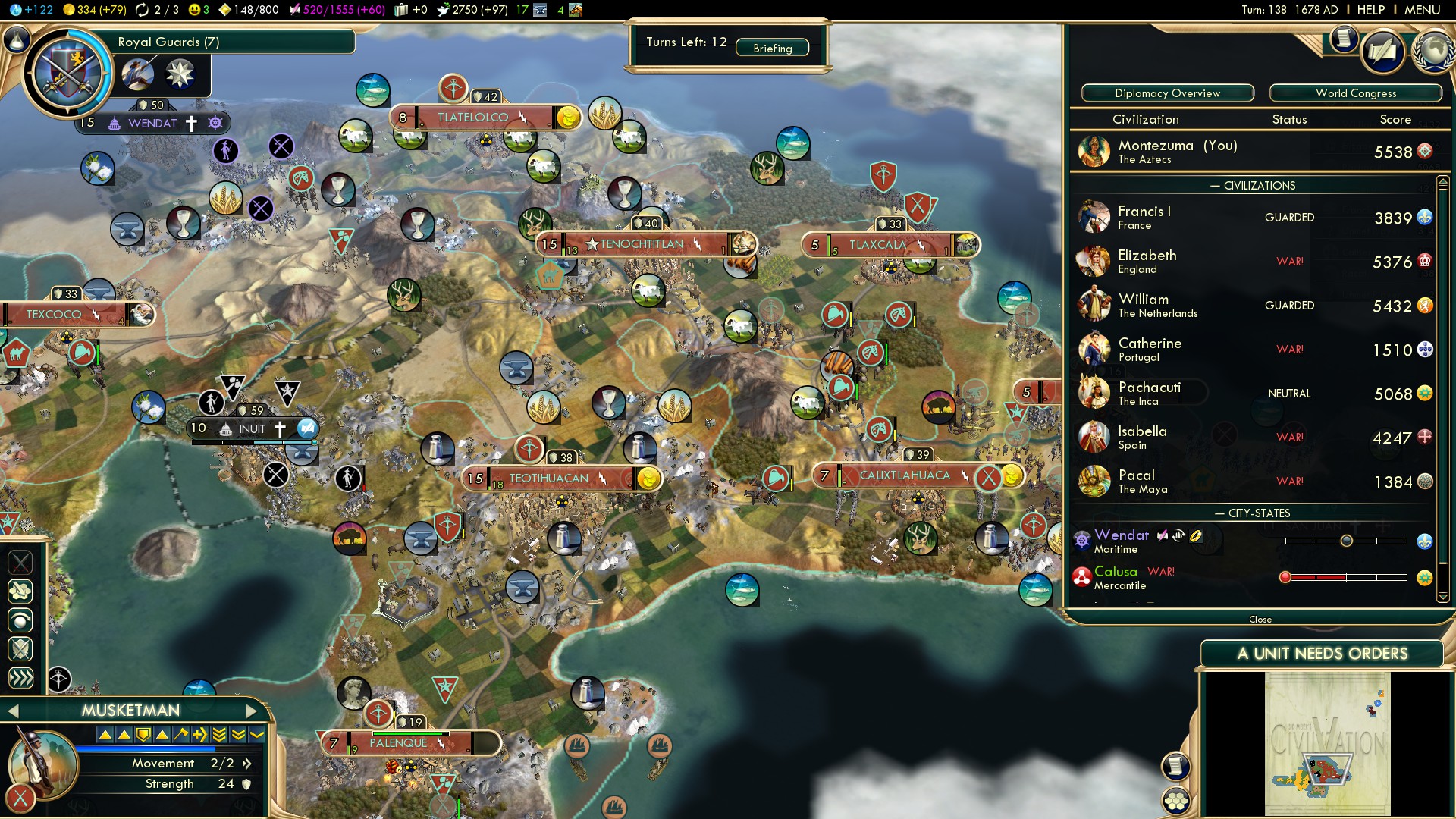This screenshot has width=1456, height=819.
Task: Click the A Unit Needs Orders button
Action: click(x=1322, y=654)
